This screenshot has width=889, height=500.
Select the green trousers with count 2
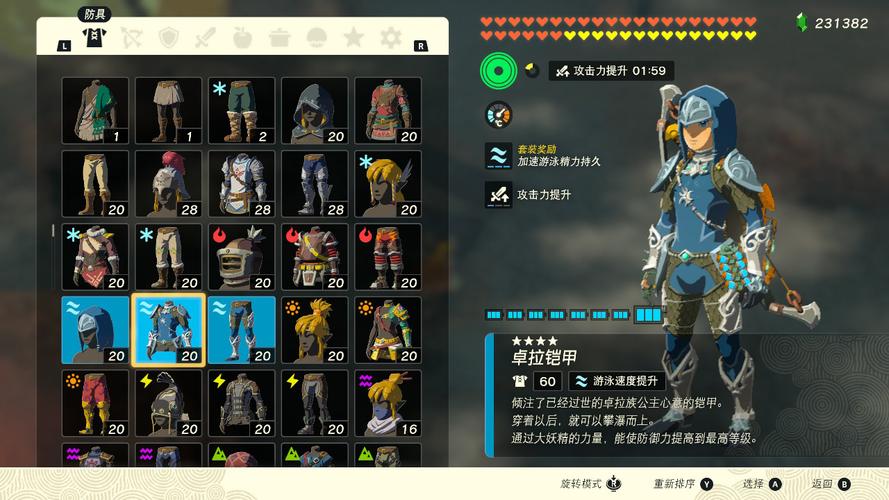point(242,110)
